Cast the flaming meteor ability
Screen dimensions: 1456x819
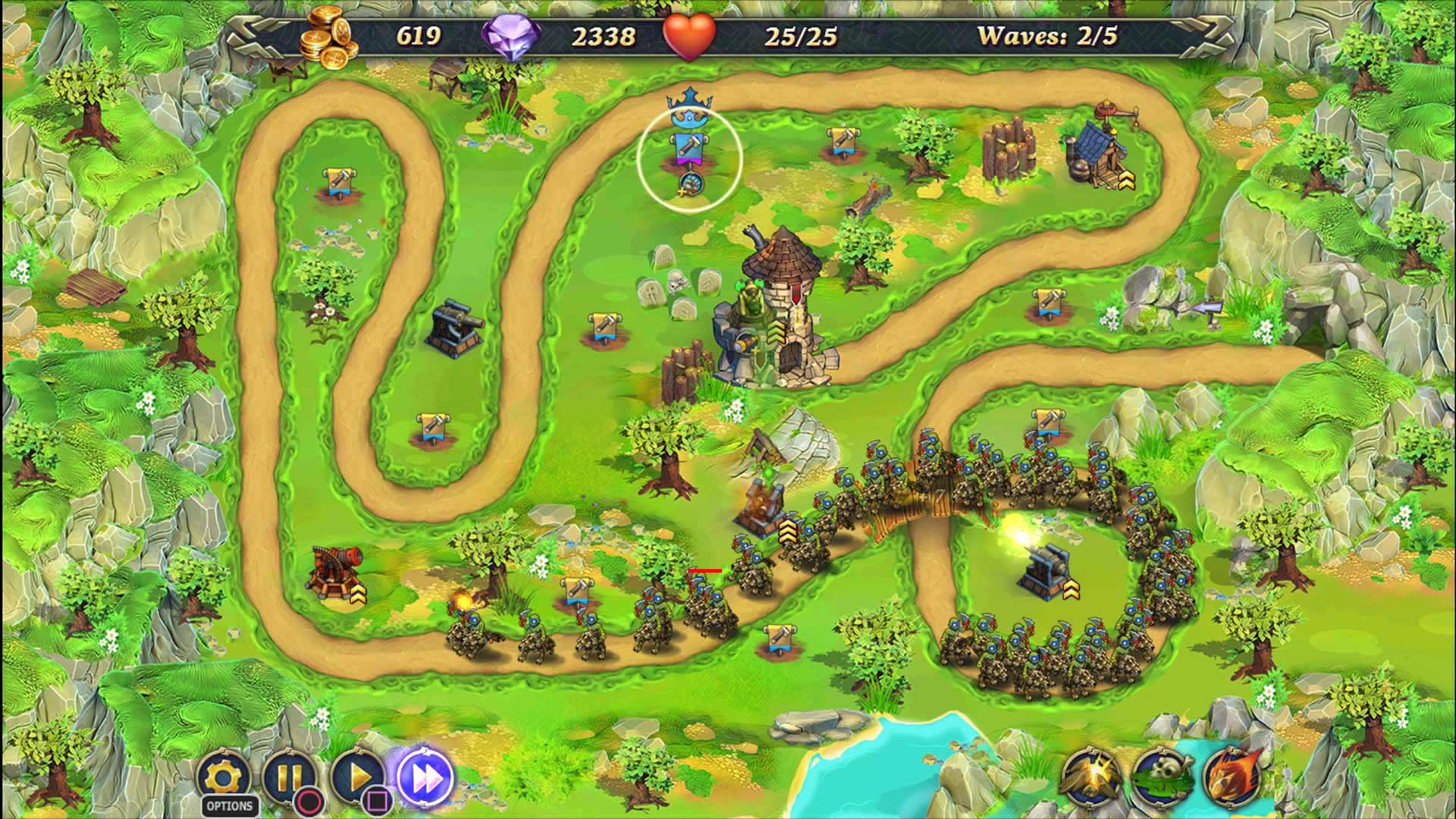click(x=1232, y=777)
